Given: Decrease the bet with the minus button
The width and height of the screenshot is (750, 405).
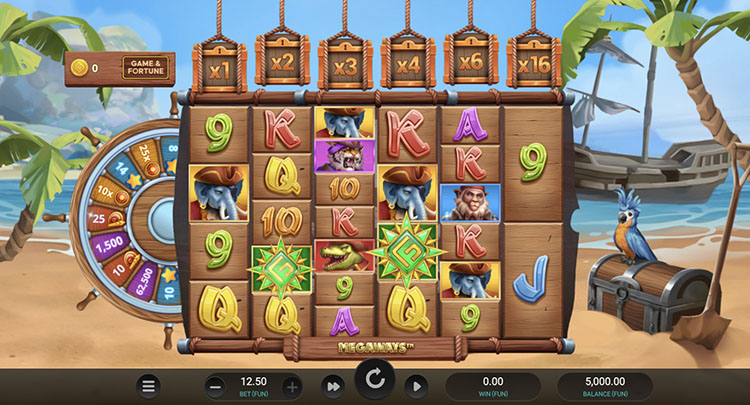Looking at the screenshot, I should point(217,386).
